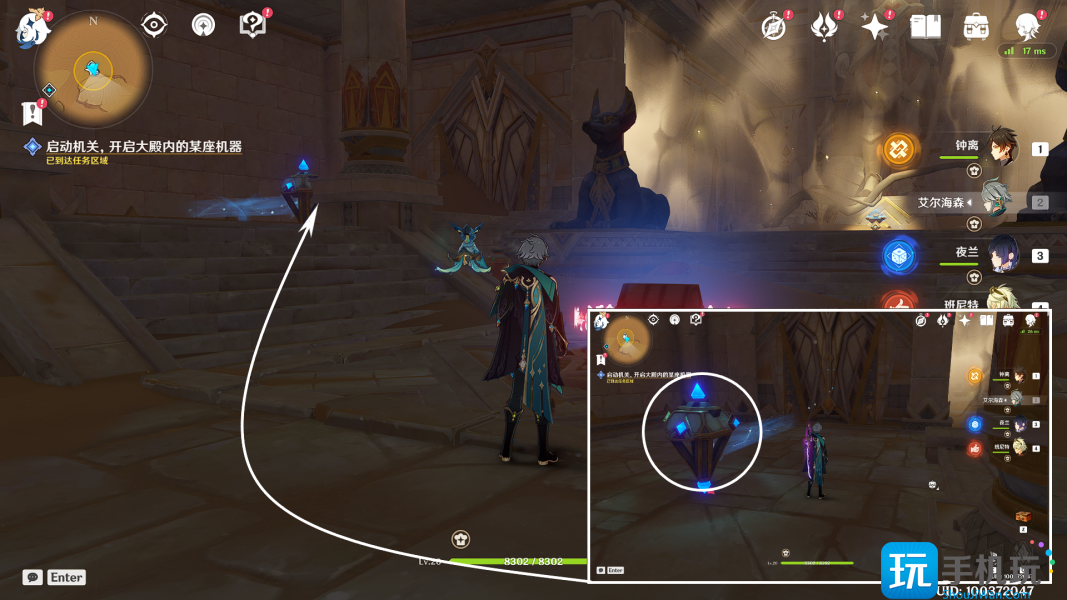Open the Adventurer Handbook book icon
The image size is (1067, 600).
tap(925, 27)
